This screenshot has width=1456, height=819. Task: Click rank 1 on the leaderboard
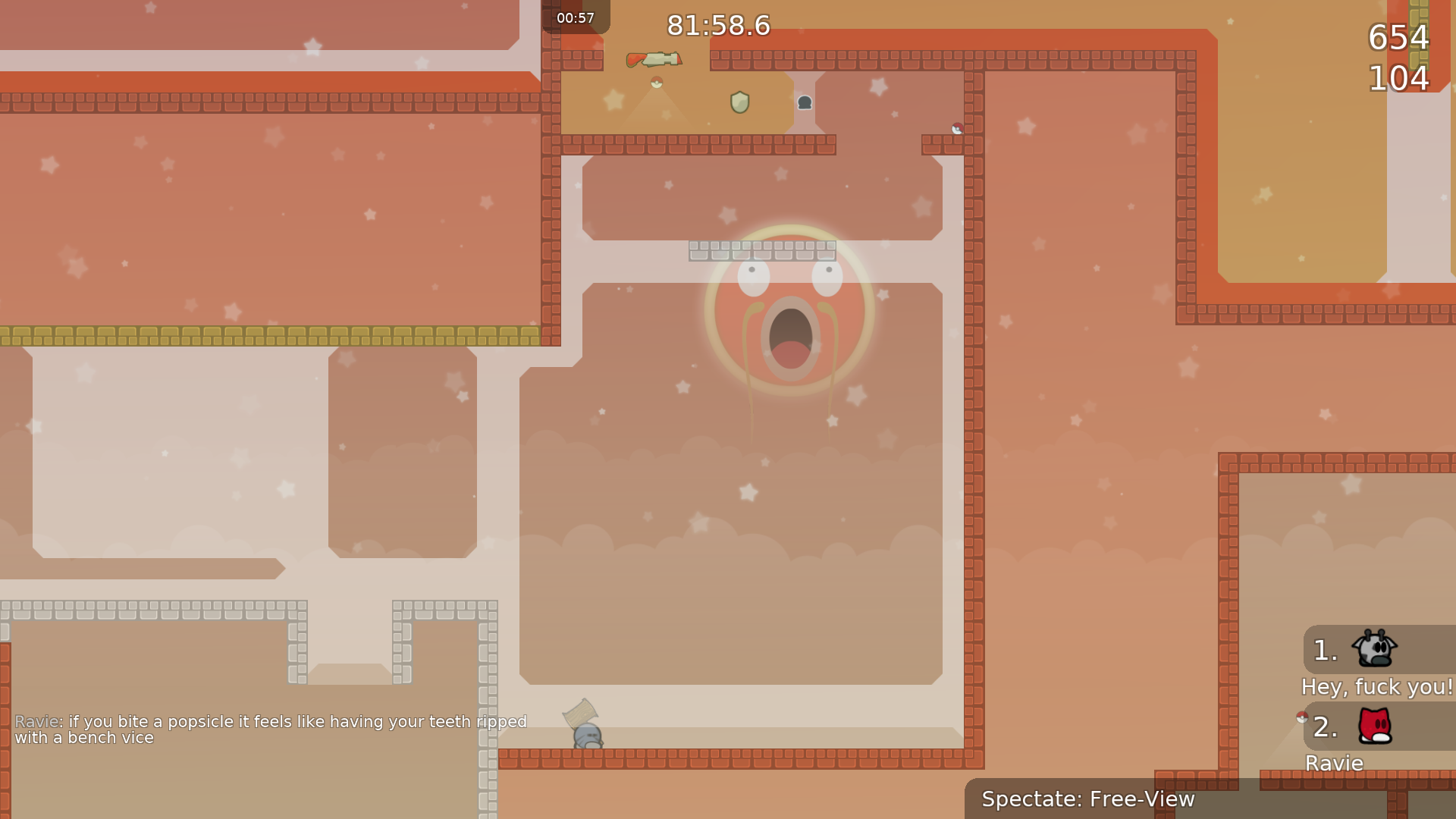pyautogui.click(x=1323, y=648)
